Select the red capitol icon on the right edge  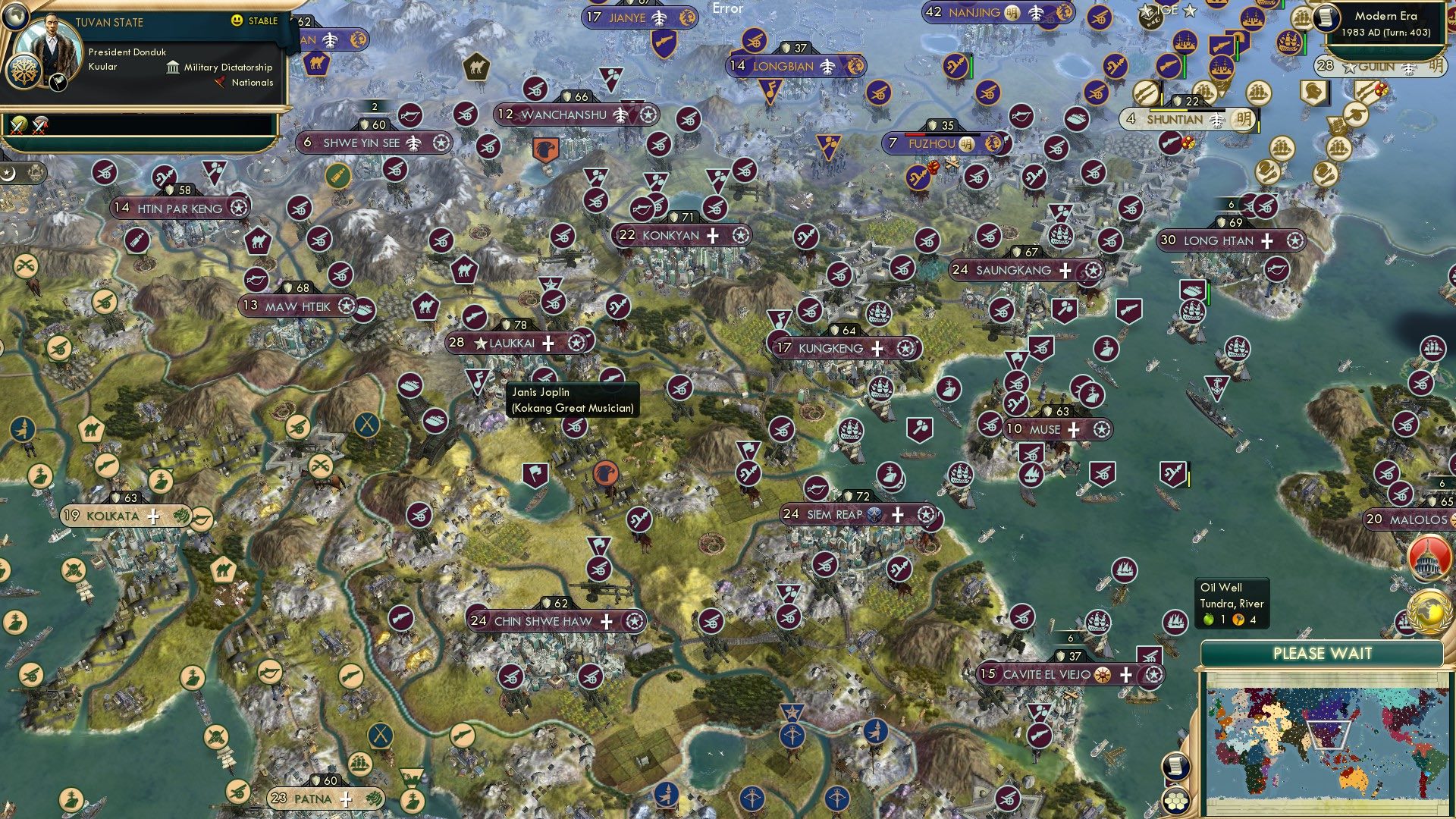coord(1429,559)
